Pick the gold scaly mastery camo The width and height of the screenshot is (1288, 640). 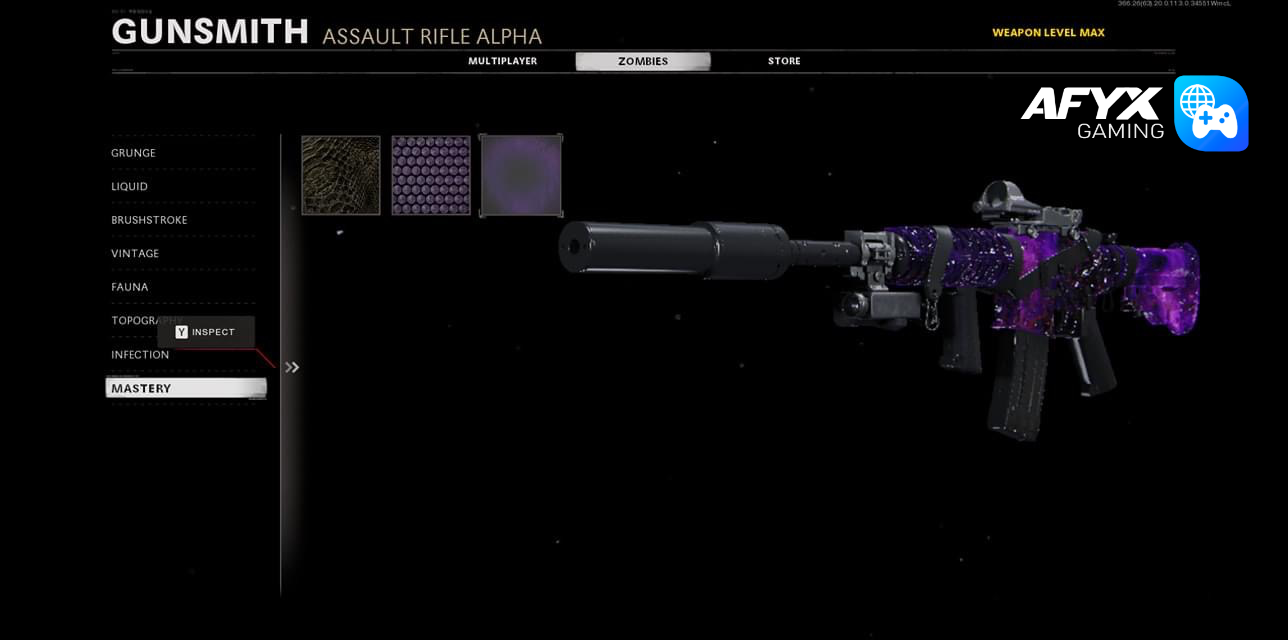pos(341,175)
